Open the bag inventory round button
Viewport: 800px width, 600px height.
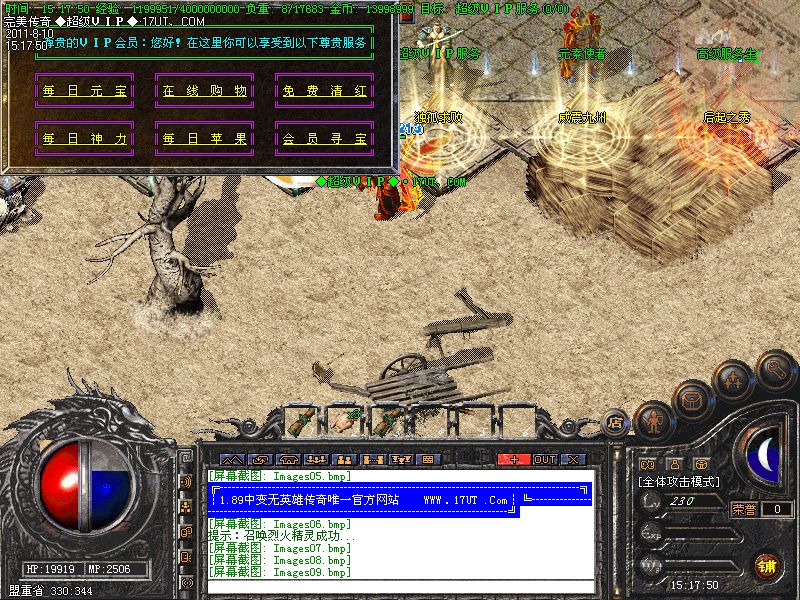692,399
